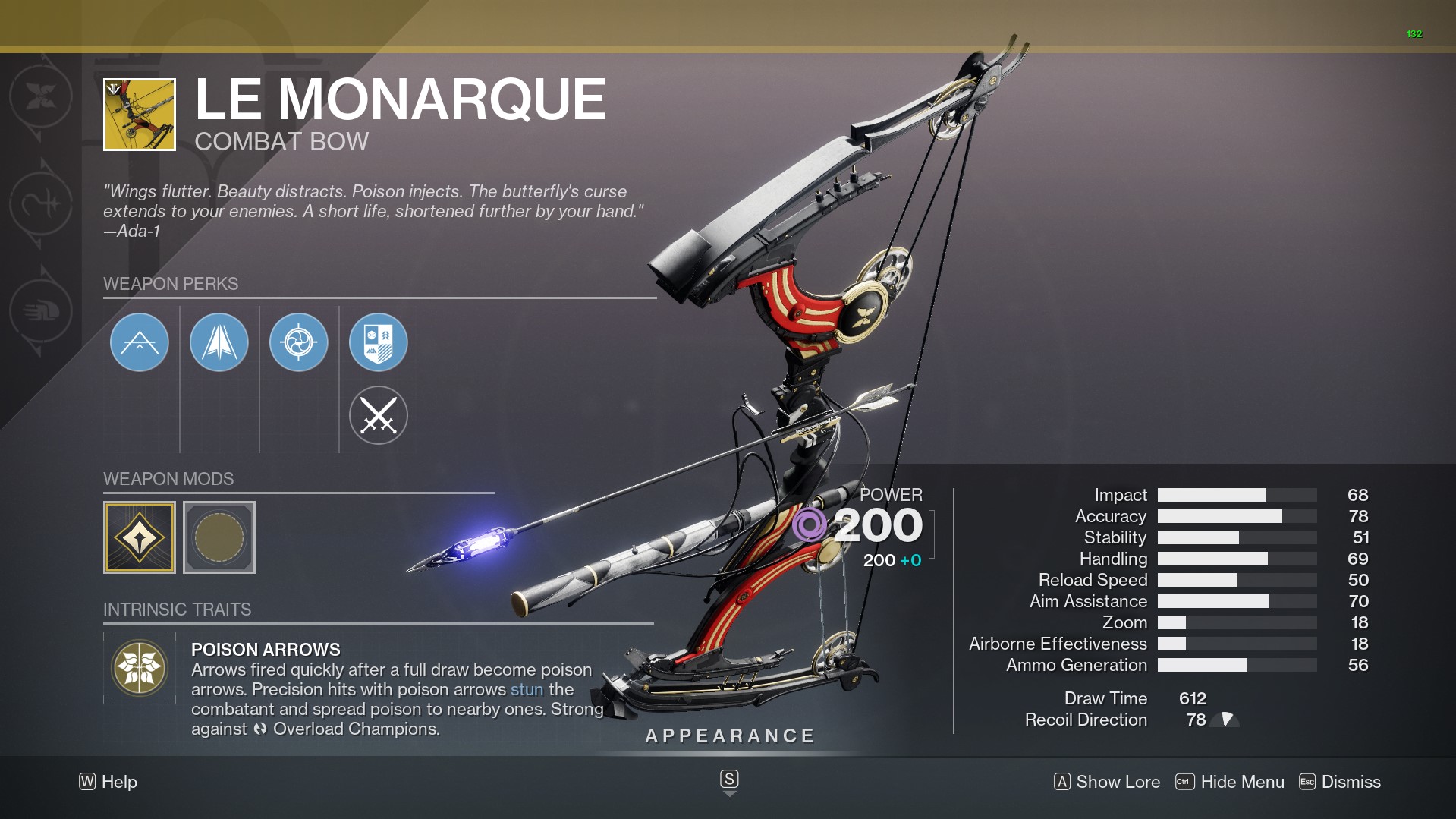Inspect the Poison Arrows intrinsic trait icon
Screen dimensions: 1456x819
tap(140, 668)
